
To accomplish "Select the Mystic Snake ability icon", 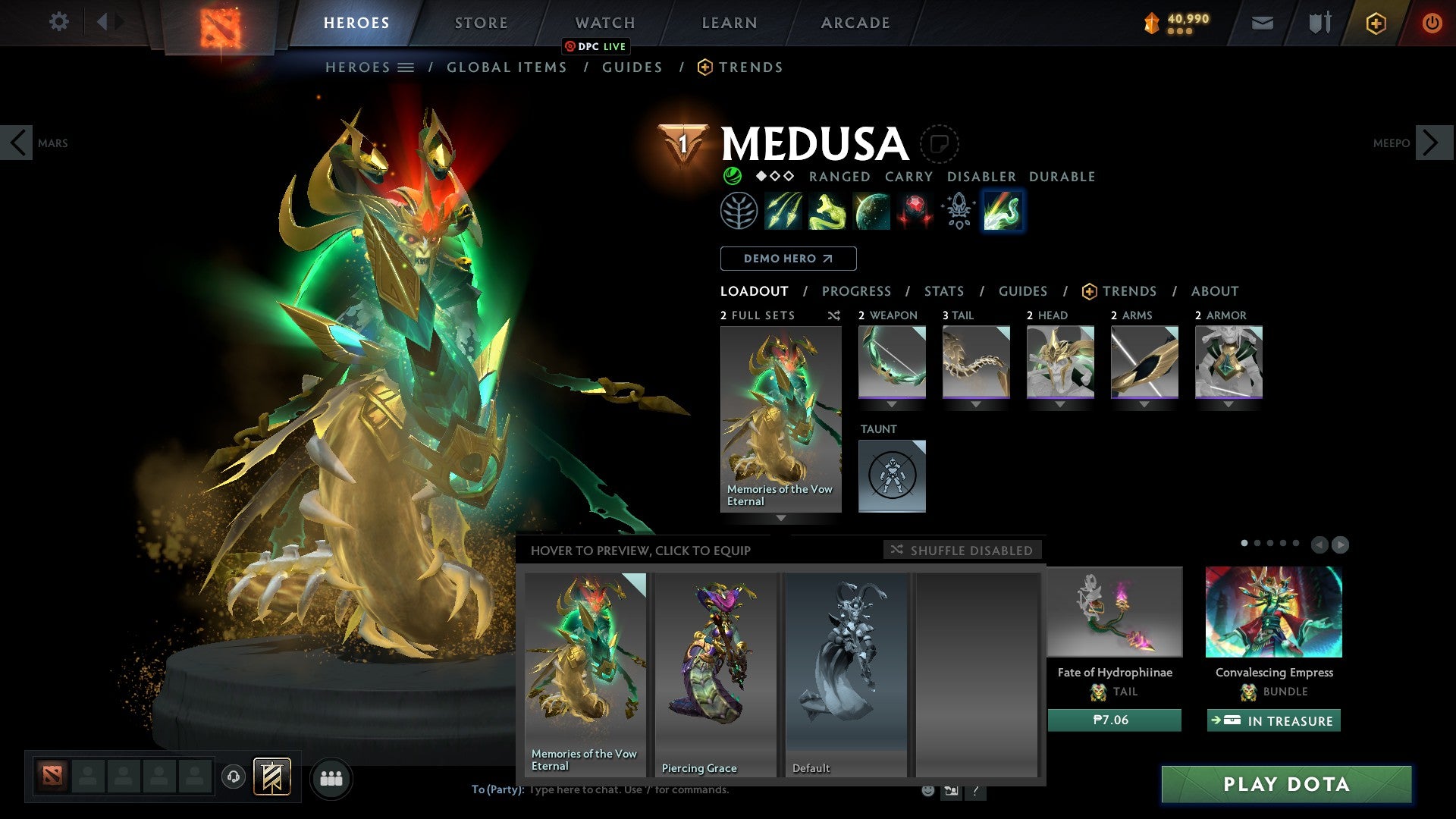I will click(828, 212).
